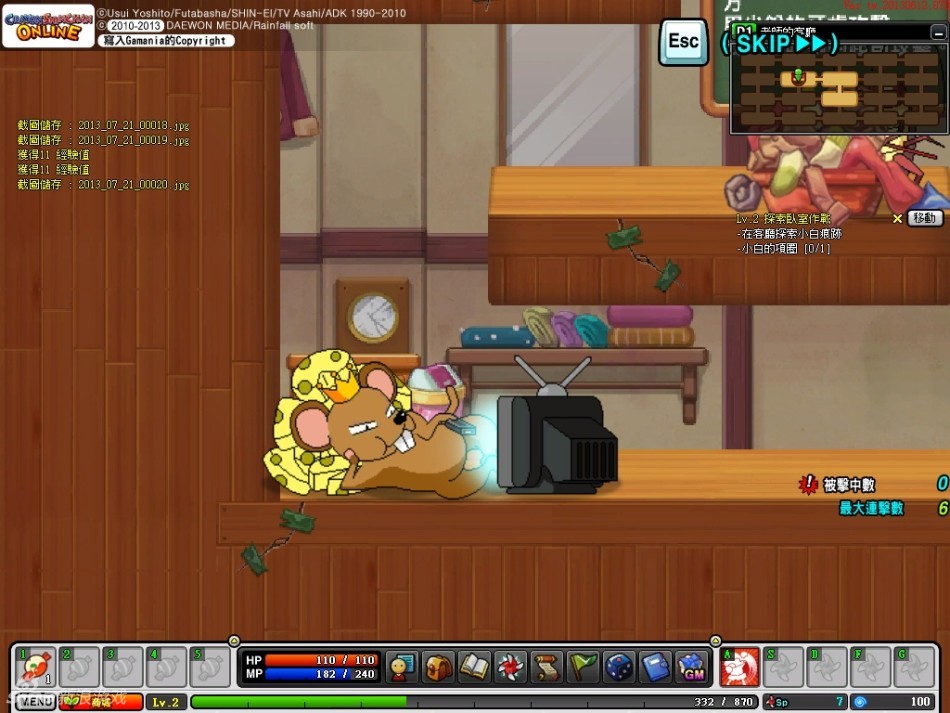Open the green flag icon
Viewport: 950px width, 713px height.
point(582,667)
